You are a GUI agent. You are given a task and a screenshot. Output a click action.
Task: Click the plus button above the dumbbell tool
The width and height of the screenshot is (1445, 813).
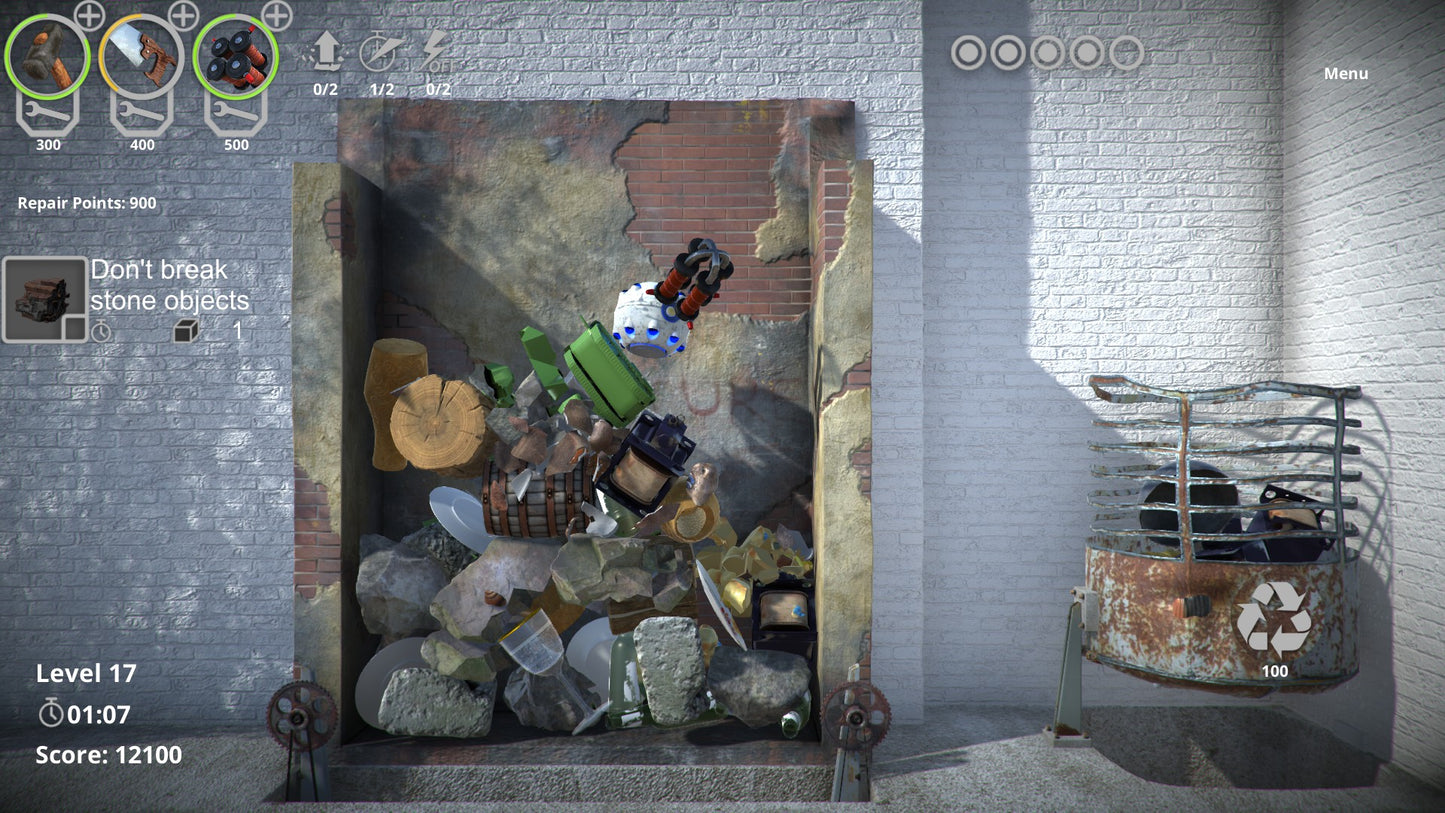coord(277,16)
